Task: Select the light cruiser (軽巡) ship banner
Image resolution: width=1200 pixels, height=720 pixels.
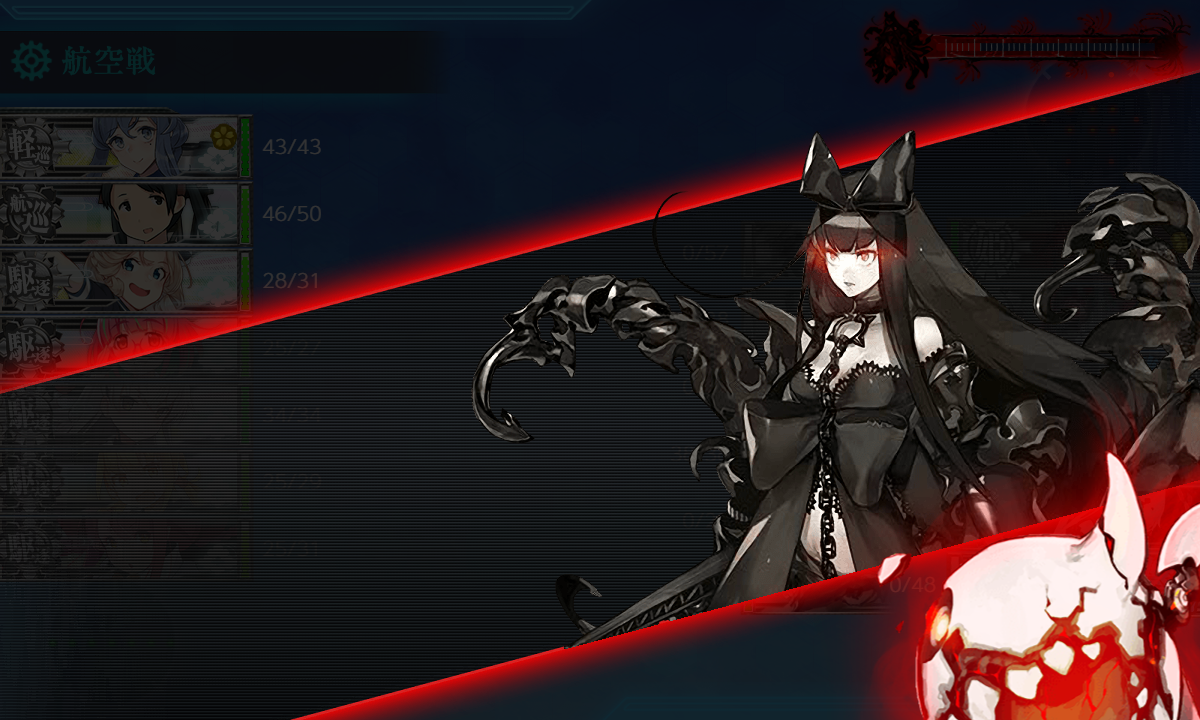Action: pos(120,146)
